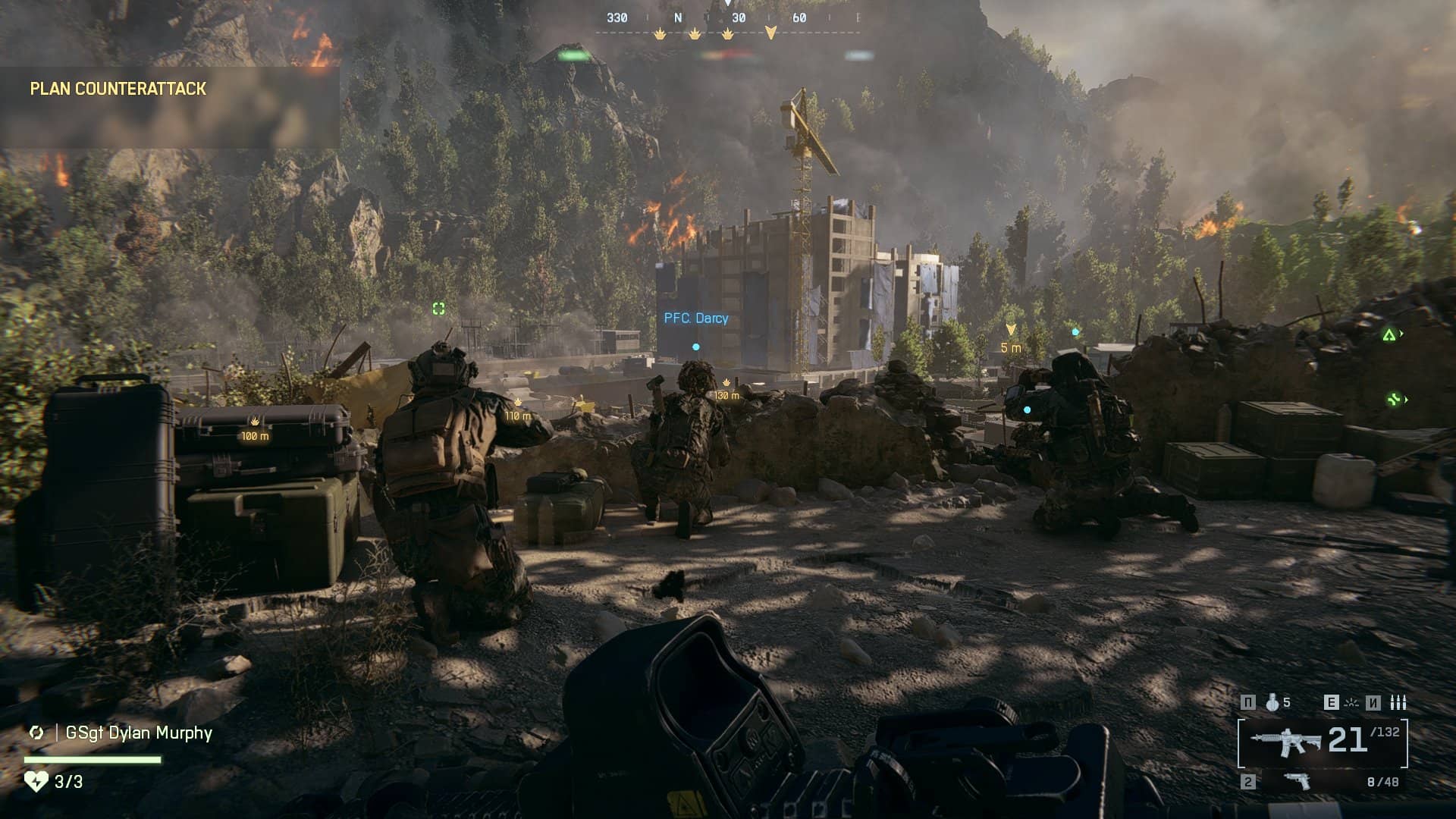This screenshot has height=819, width=1456.
Task: Click the GSgt Dylan Murphy player name
Action: [139, 733]
